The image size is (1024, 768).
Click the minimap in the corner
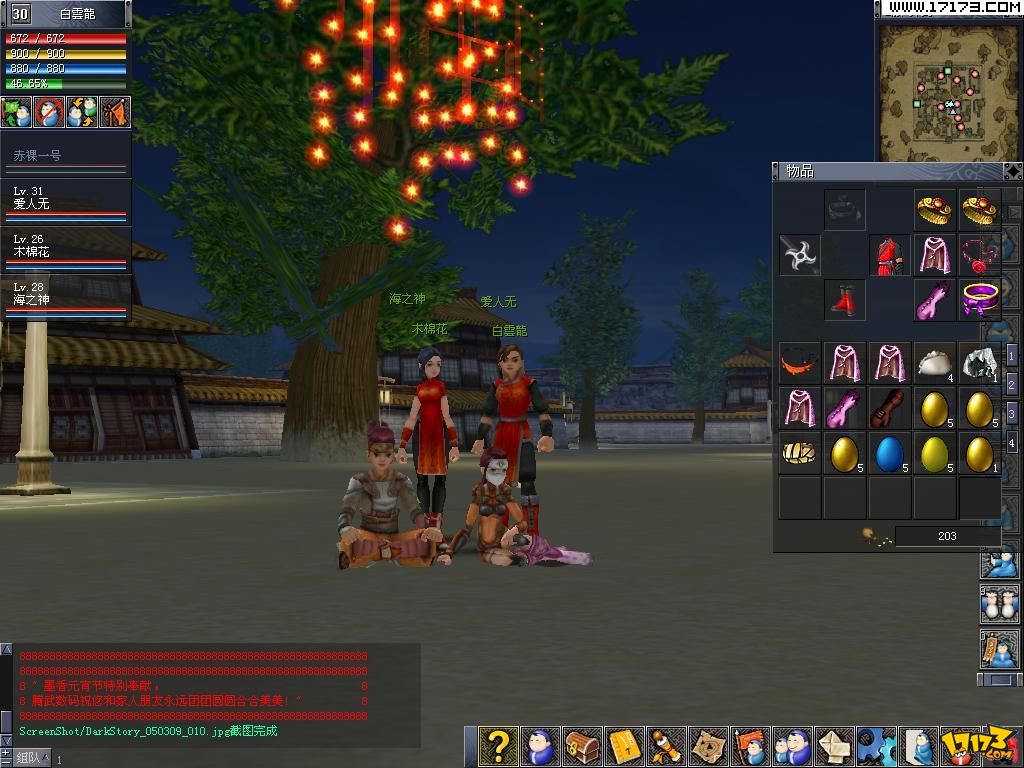948,90
